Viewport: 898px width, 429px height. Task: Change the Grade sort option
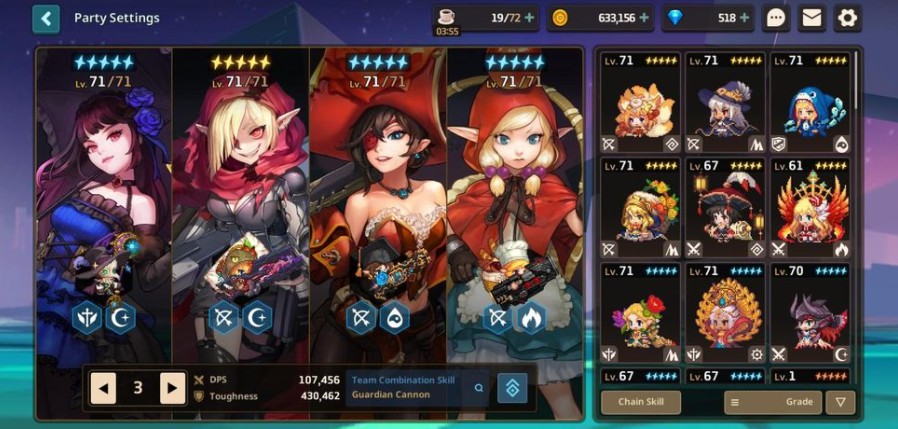pyautogui.click(x=773, y=402)
